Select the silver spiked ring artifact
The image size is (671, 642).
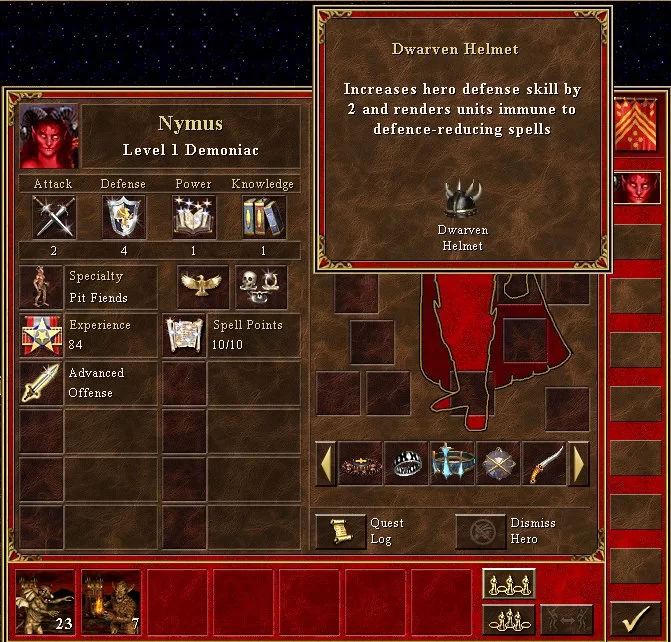click(406, 464)
